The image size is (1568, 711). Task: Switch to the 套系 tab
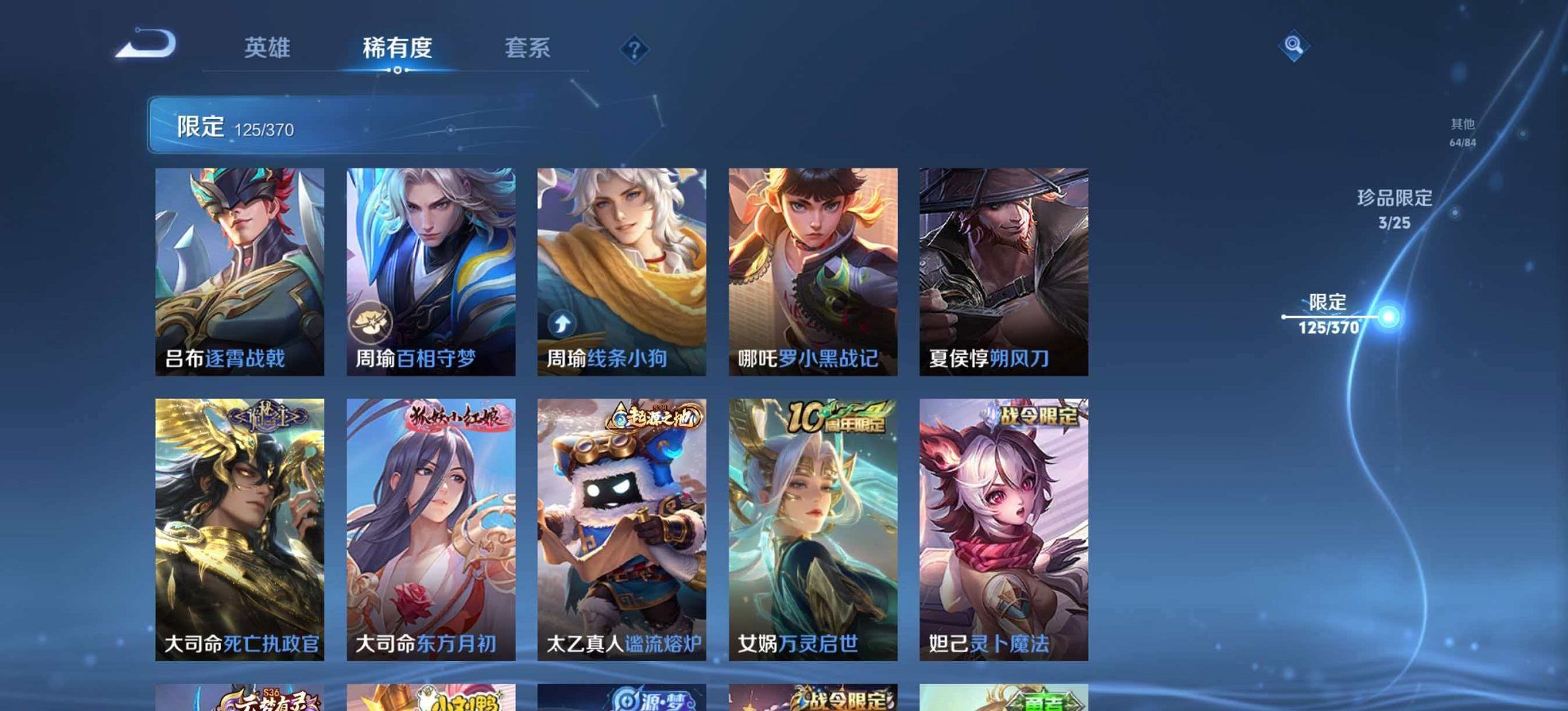pyautogui.click(x=527, y=48)
